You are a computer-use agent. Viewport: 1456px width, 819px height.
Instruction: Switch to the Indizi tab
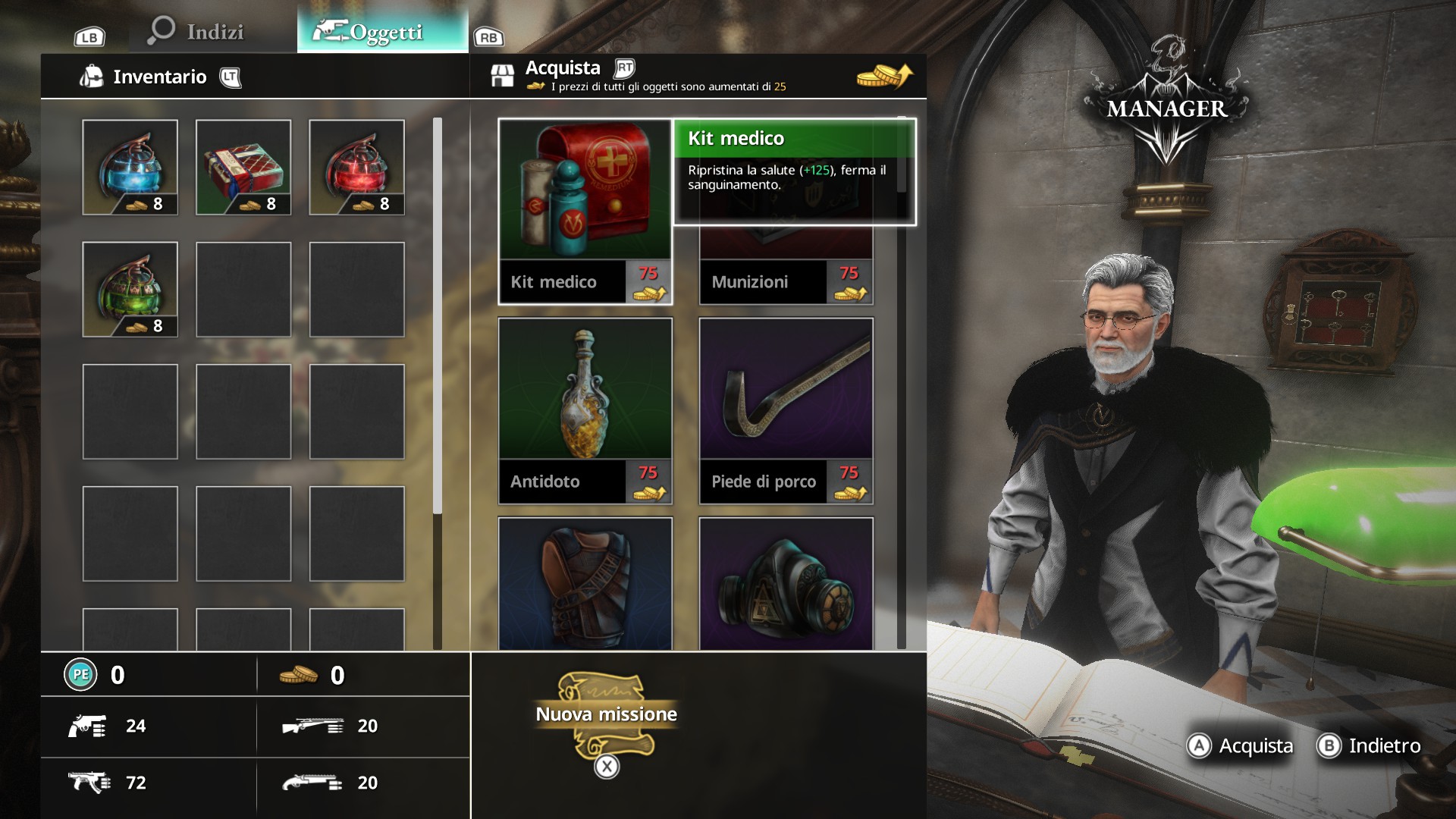197,32
